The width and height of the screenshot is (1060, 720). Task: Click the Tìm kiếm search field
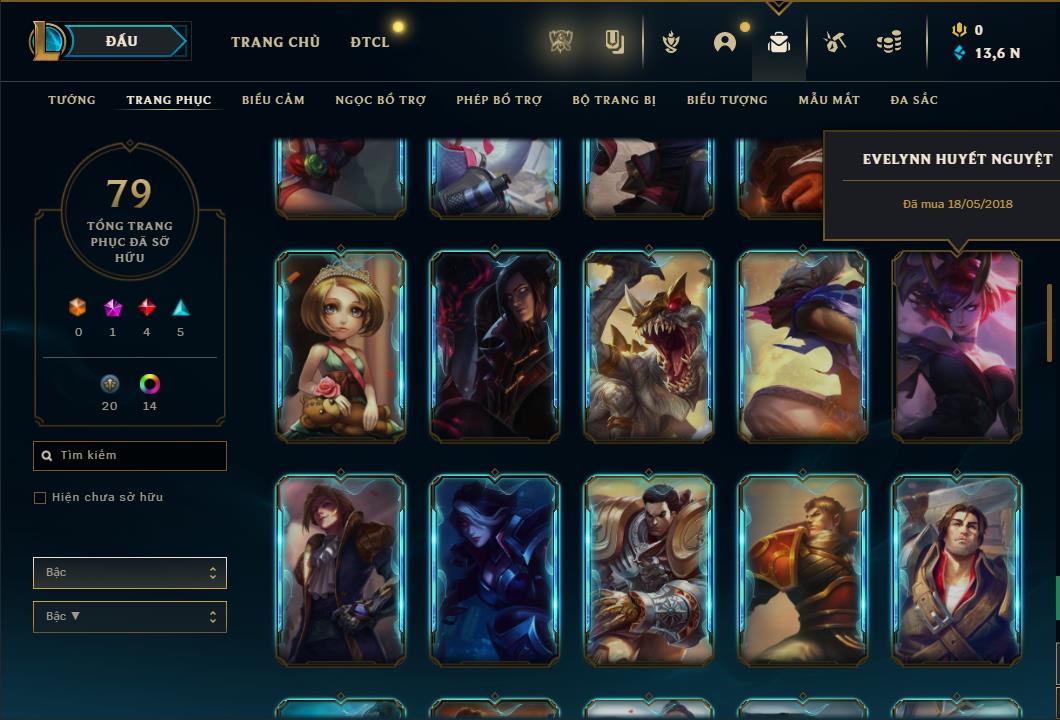[x=130, y=456]
